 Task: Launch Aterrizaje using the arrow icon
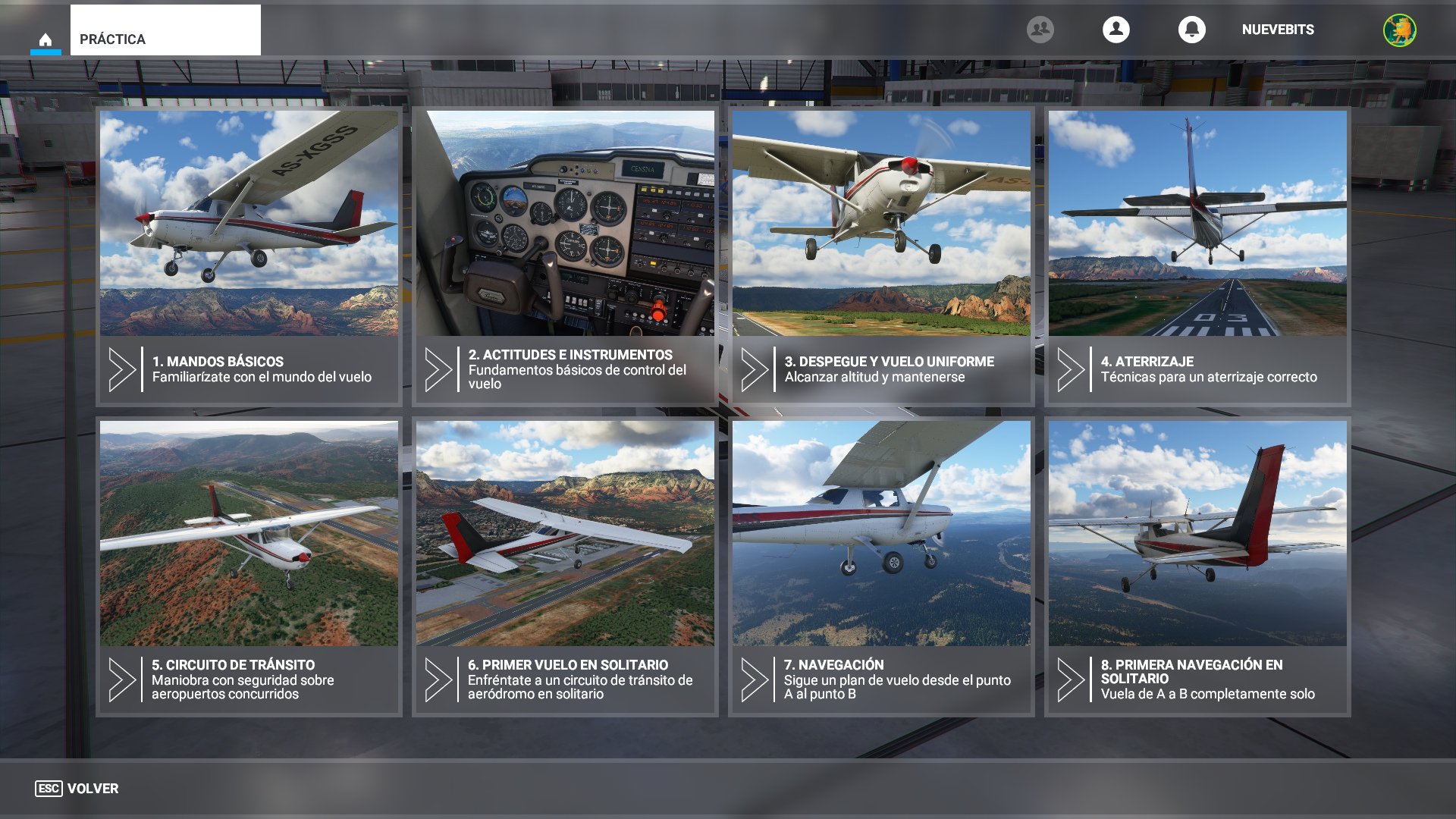pos(1070,368)
